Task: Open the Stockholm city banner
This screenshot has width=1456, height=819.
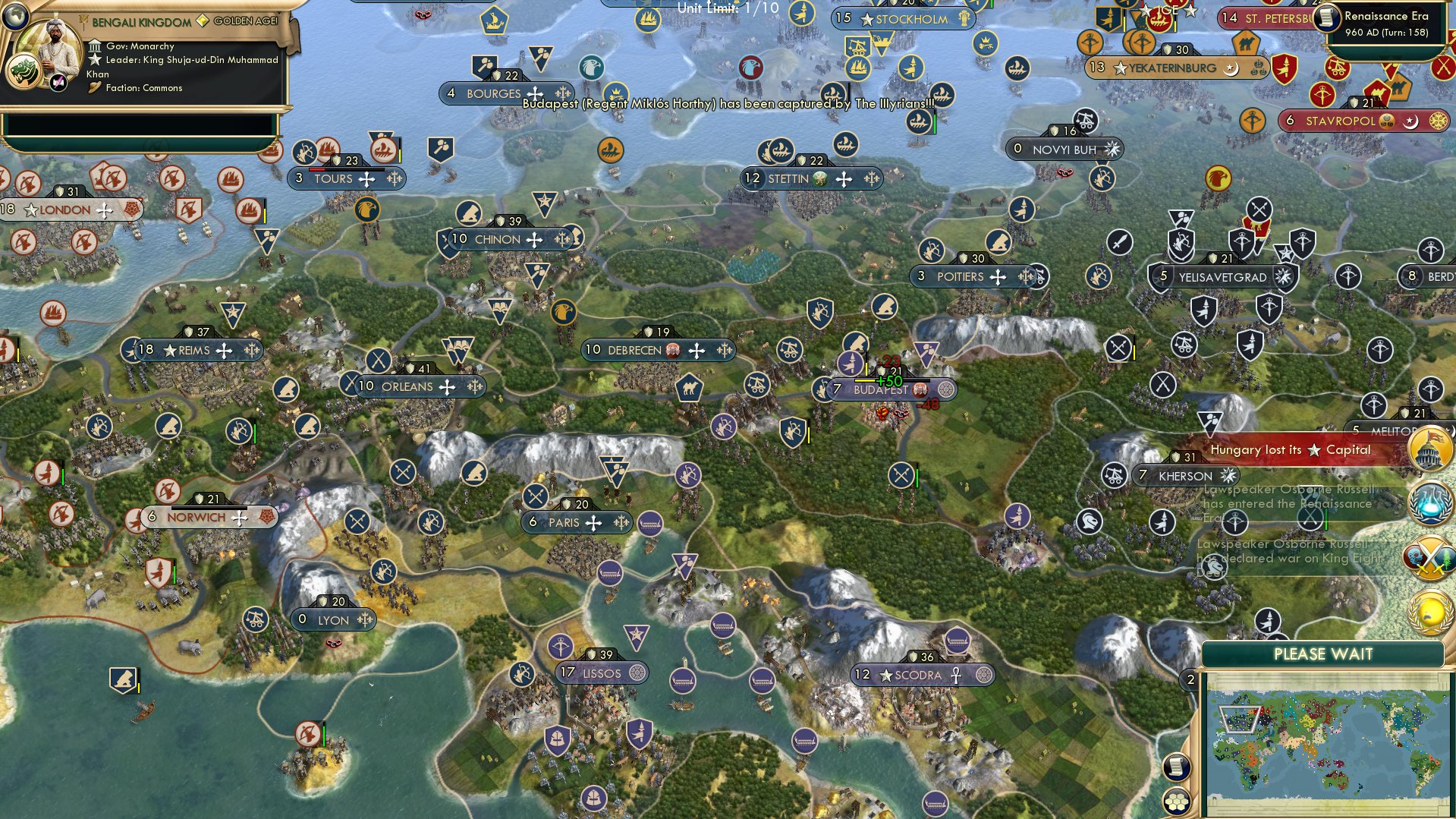Action: point(903,19)
